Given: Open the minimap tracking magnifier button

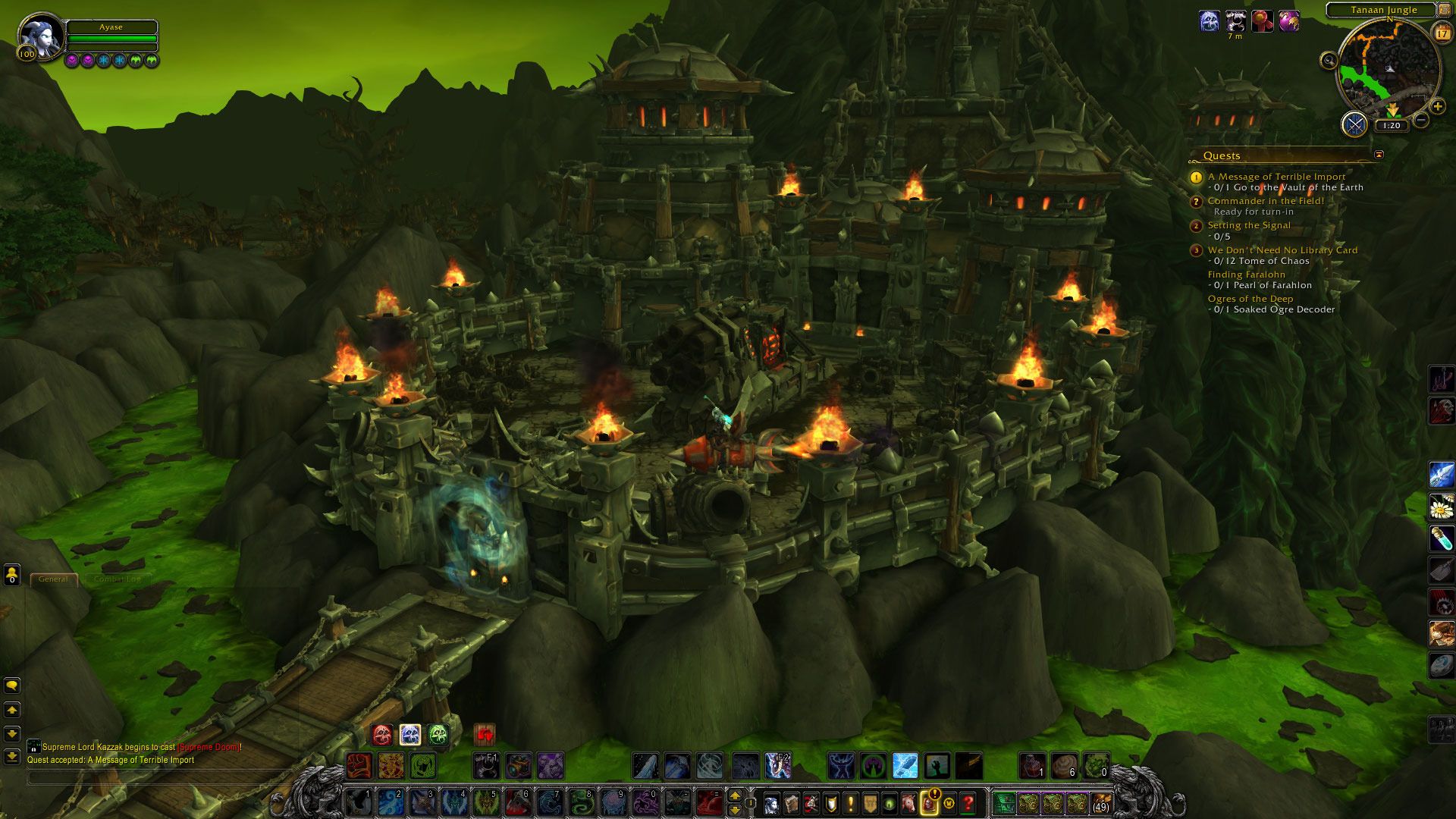Looking at the screenshot, I should [x=1329, y=61].
